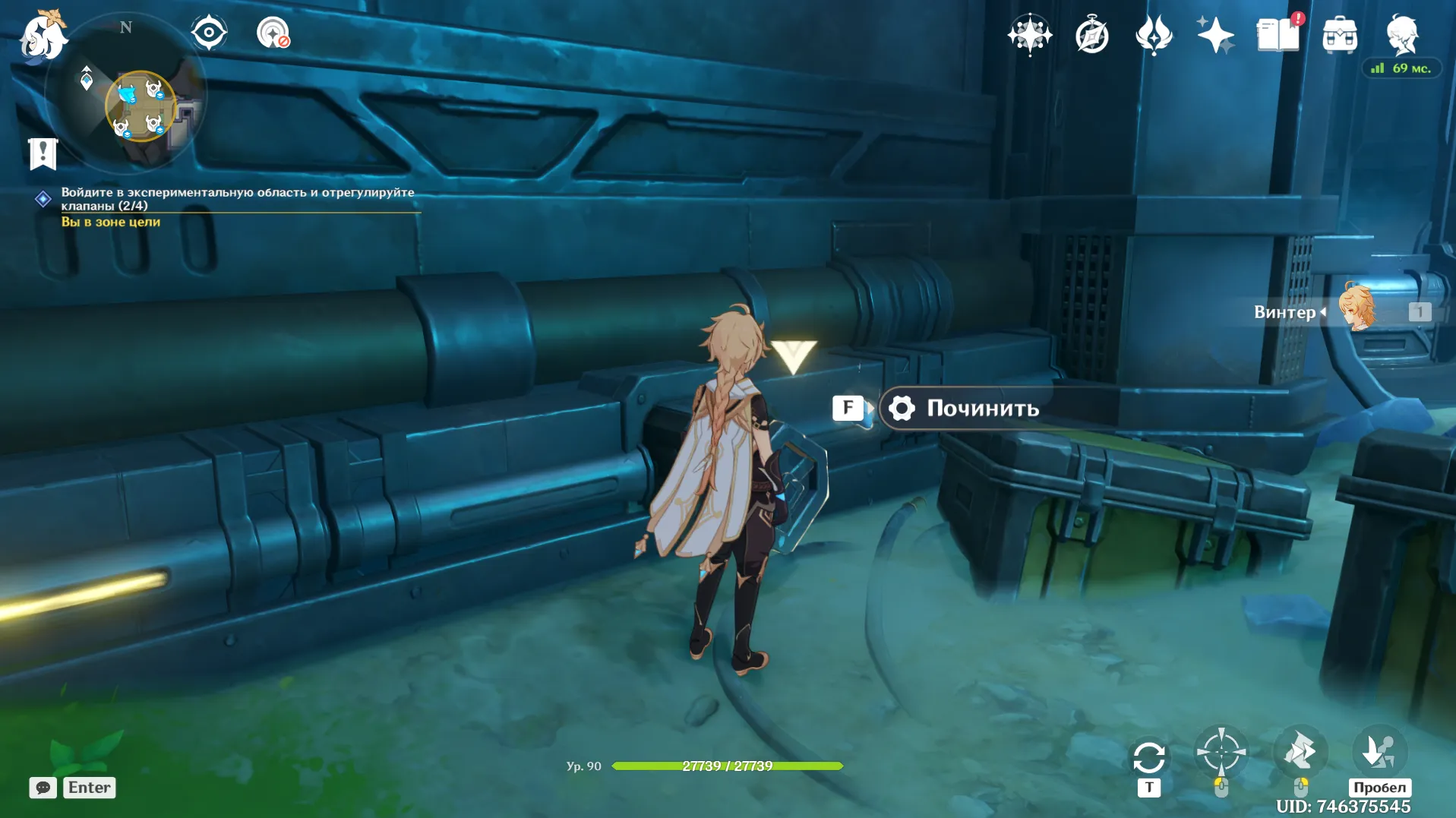This screenshot has width=1456, height=818.
Task: Open the Wish star icon
Action: (1029, 35)
